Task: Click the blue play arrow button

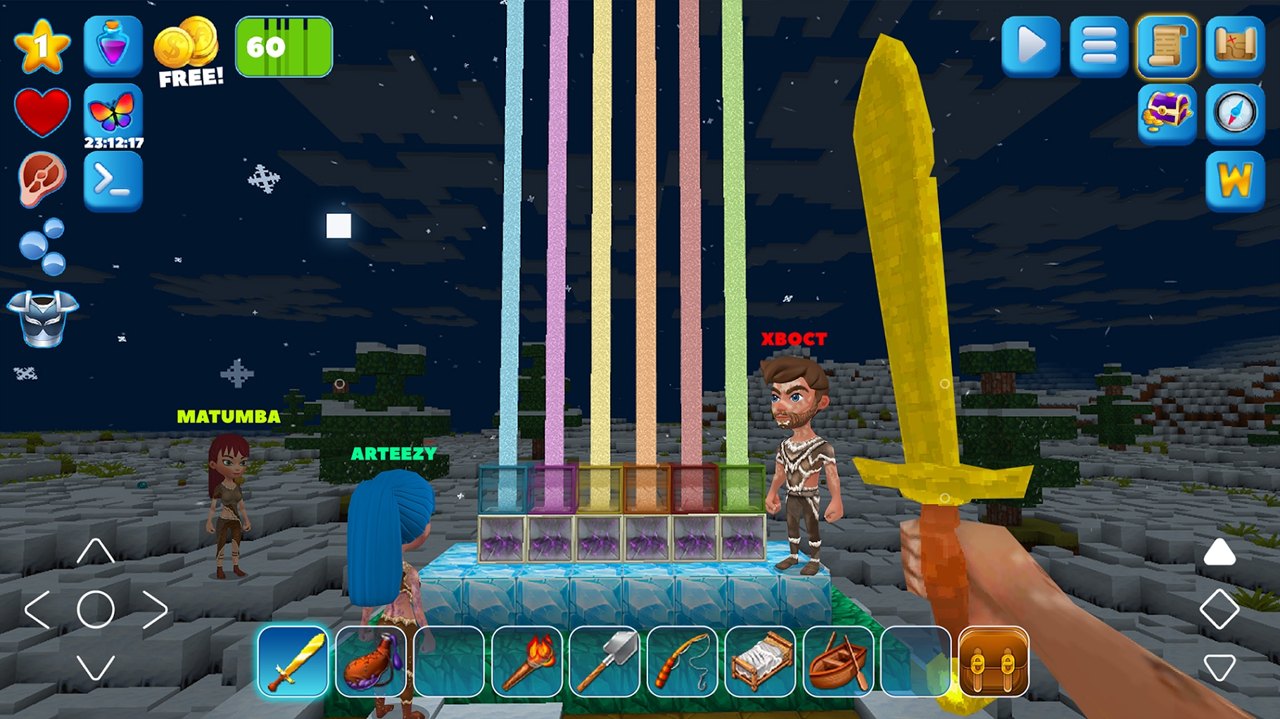Action: [x=1031, y=46]
